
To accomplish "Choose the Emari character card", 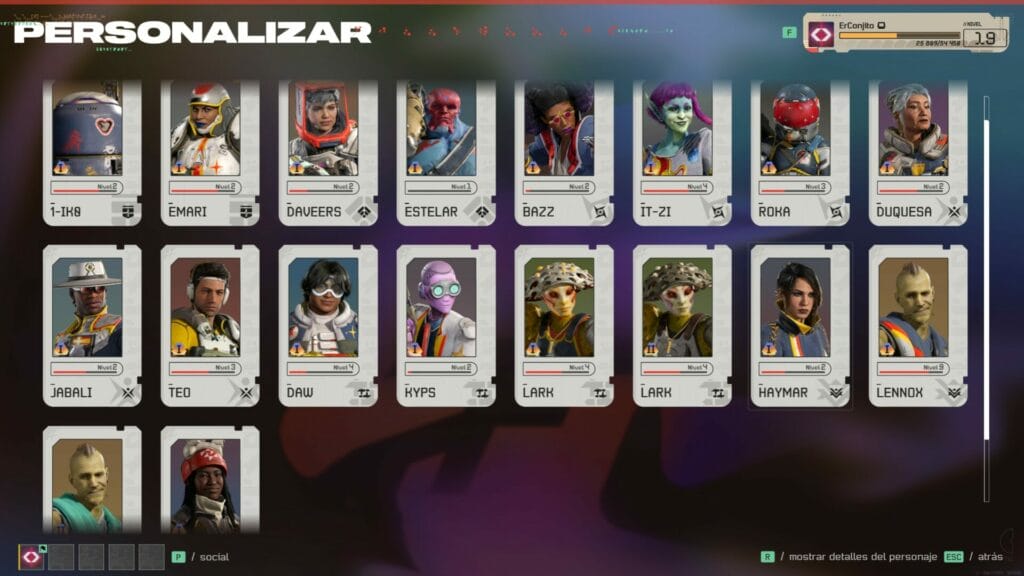I will point(210,151).
